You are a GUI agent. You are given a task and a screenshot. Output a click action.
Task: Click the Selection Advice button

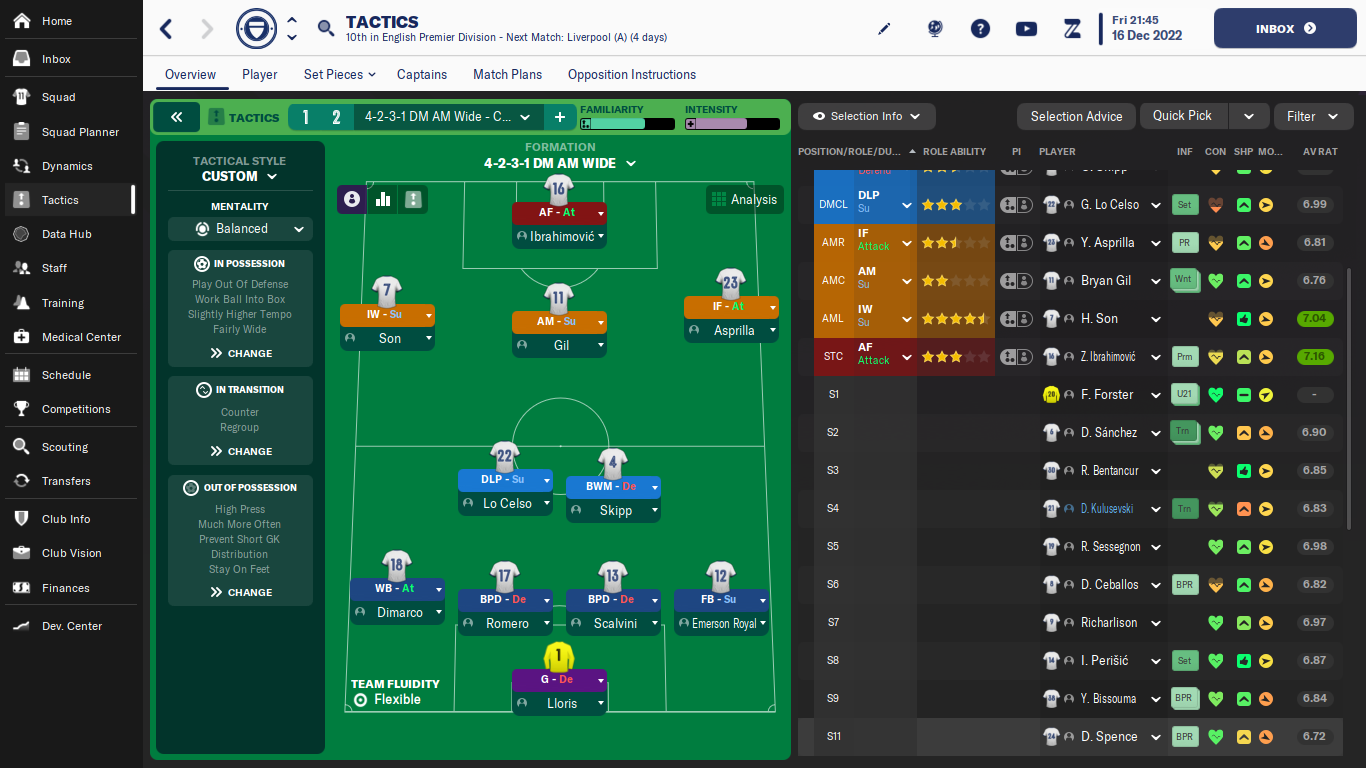coord(1076,116)
